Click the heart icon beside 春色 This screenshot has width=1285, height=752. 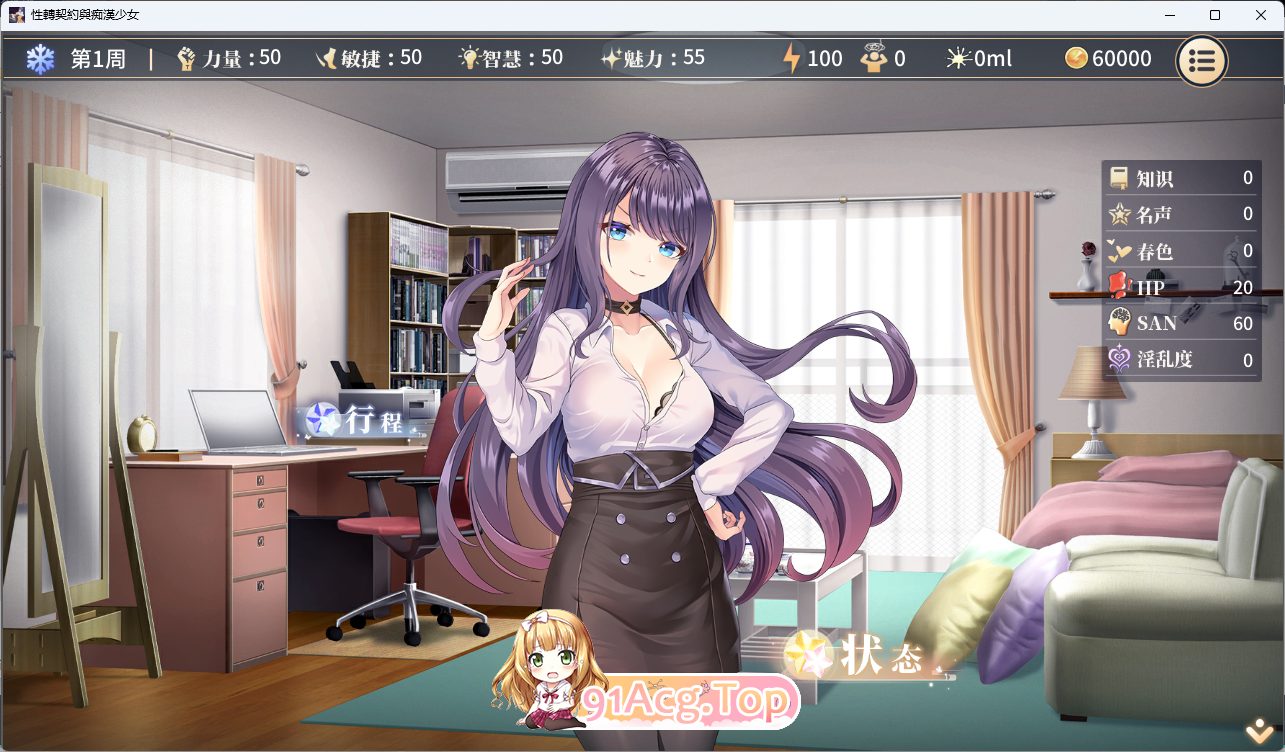click(1119, 251)
